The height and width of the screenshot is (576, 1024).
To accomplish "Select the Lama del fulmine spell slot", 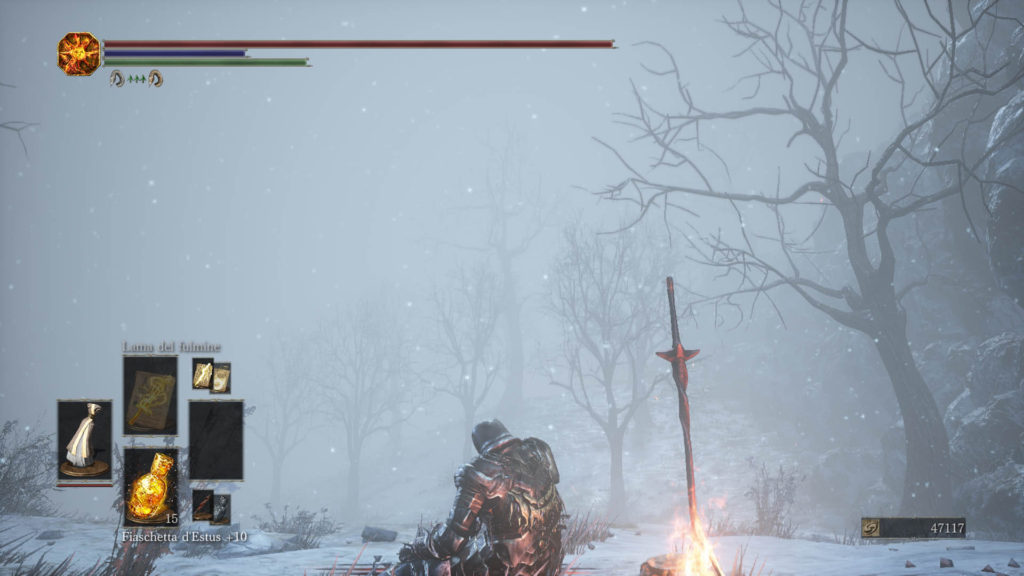I will 150,395.
